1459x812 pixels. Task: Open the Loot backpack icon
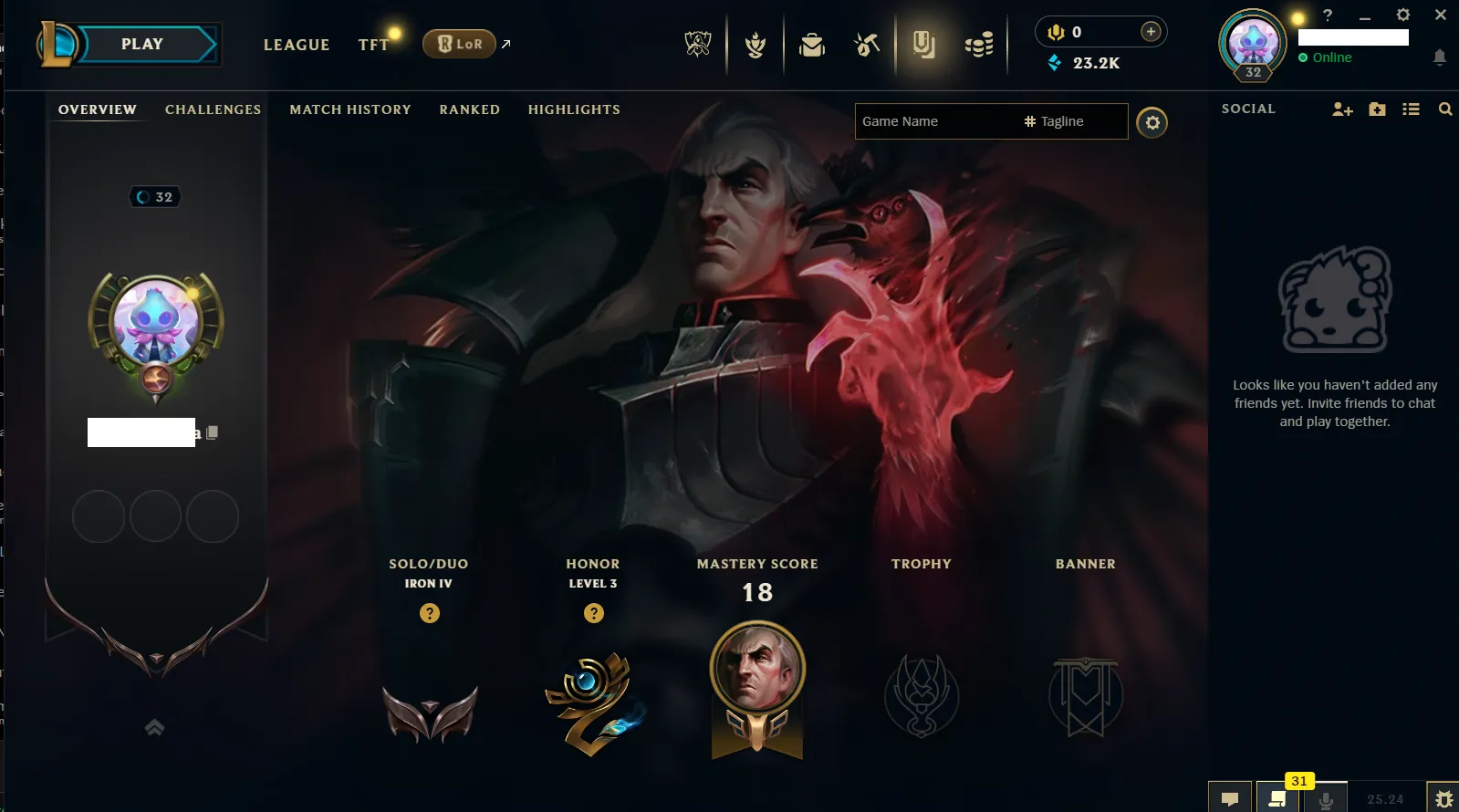click(813, 43)
